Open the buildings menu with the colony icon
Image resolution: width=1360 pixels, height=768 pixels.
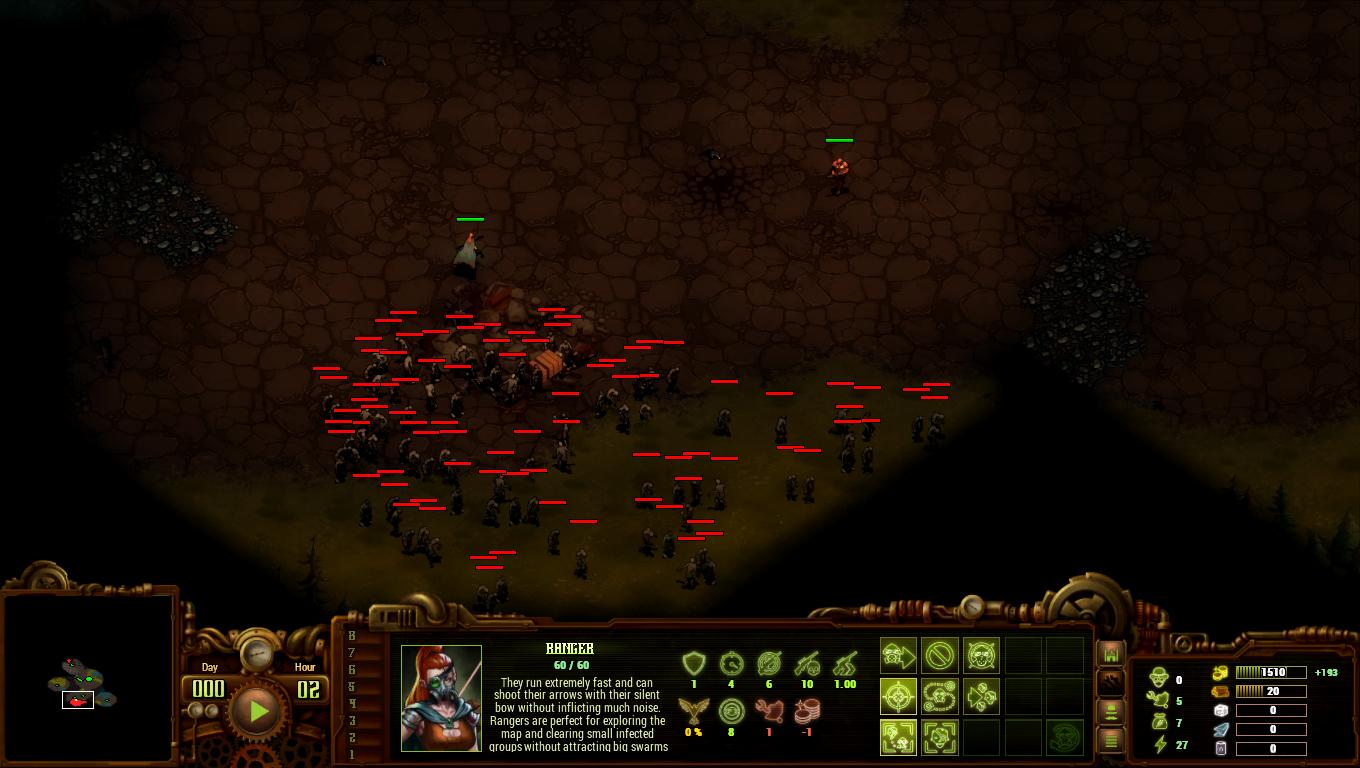coord(1110,654)
